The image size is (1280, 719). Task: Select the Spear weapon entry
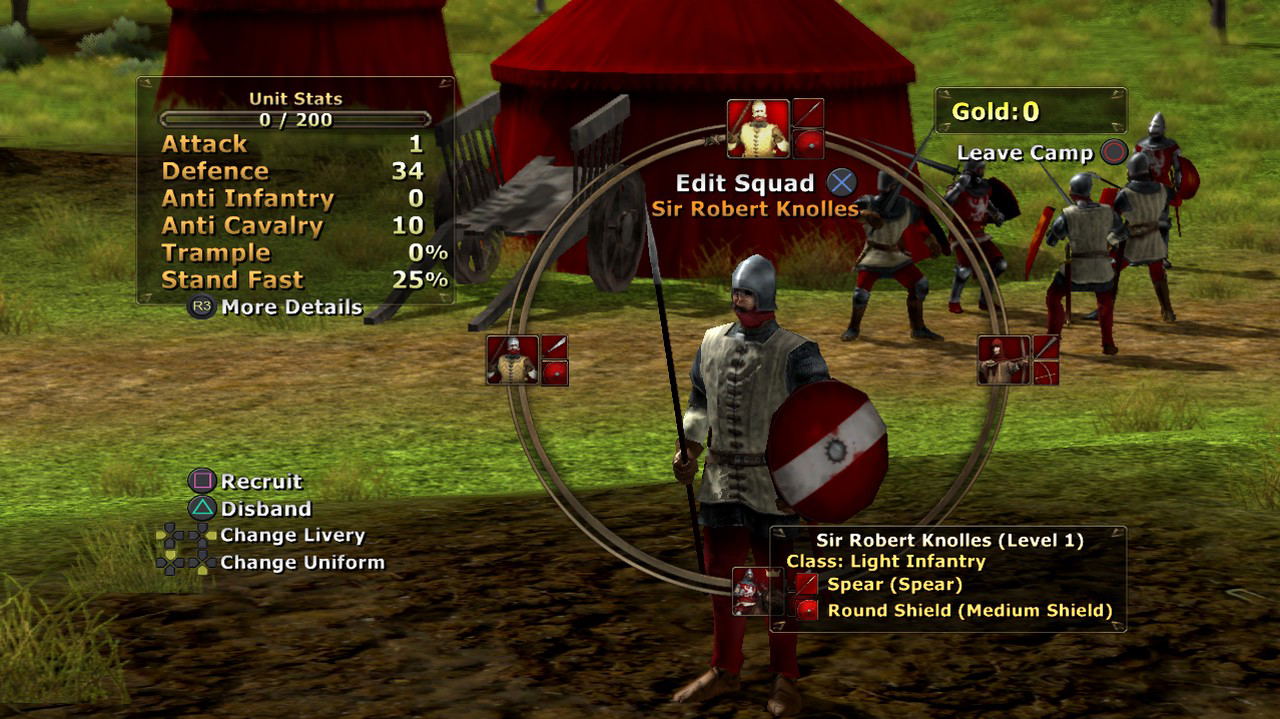coord(894,584)
